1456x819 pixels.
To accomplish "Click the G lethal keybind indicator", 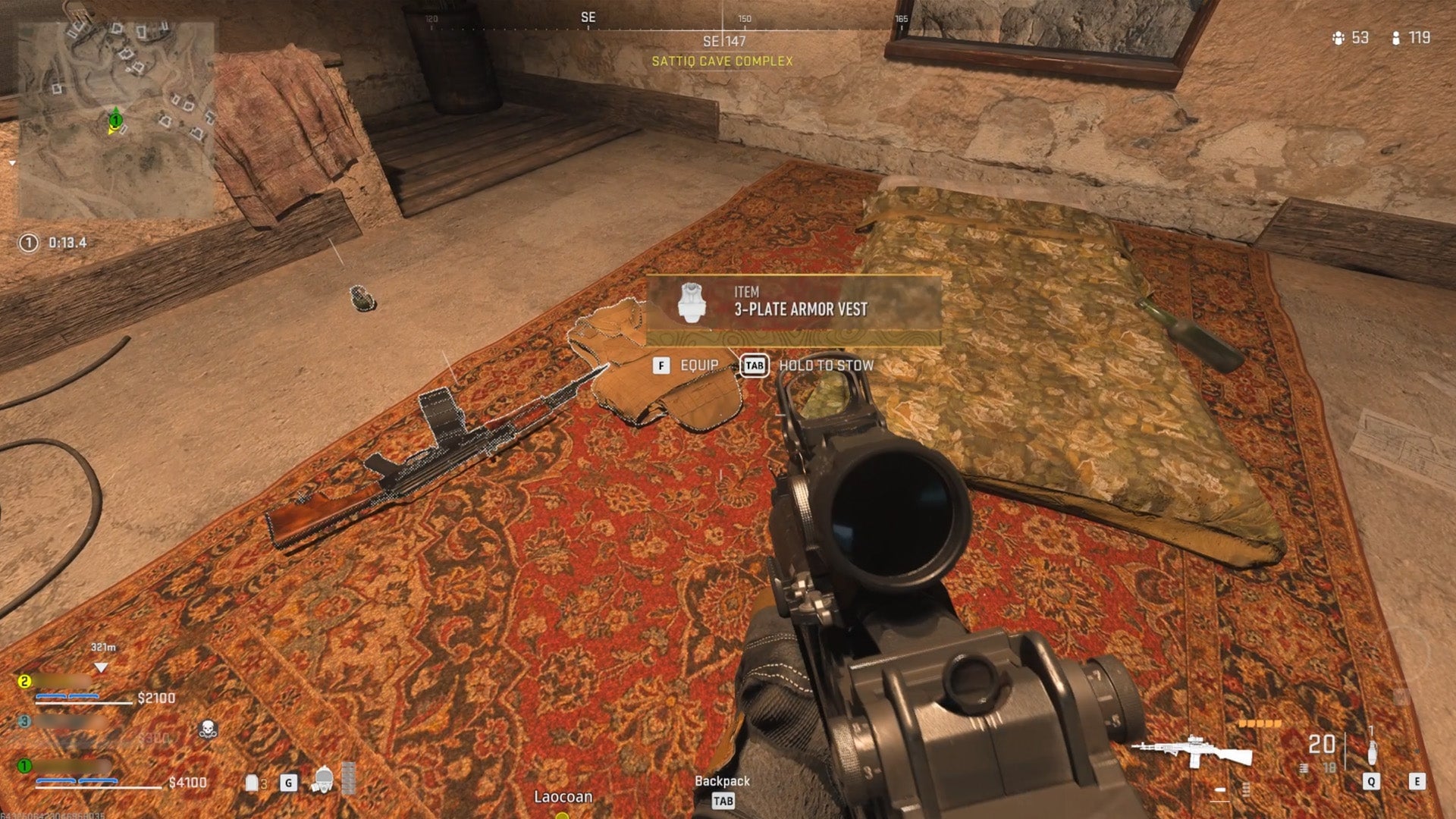I will (288, 783).
